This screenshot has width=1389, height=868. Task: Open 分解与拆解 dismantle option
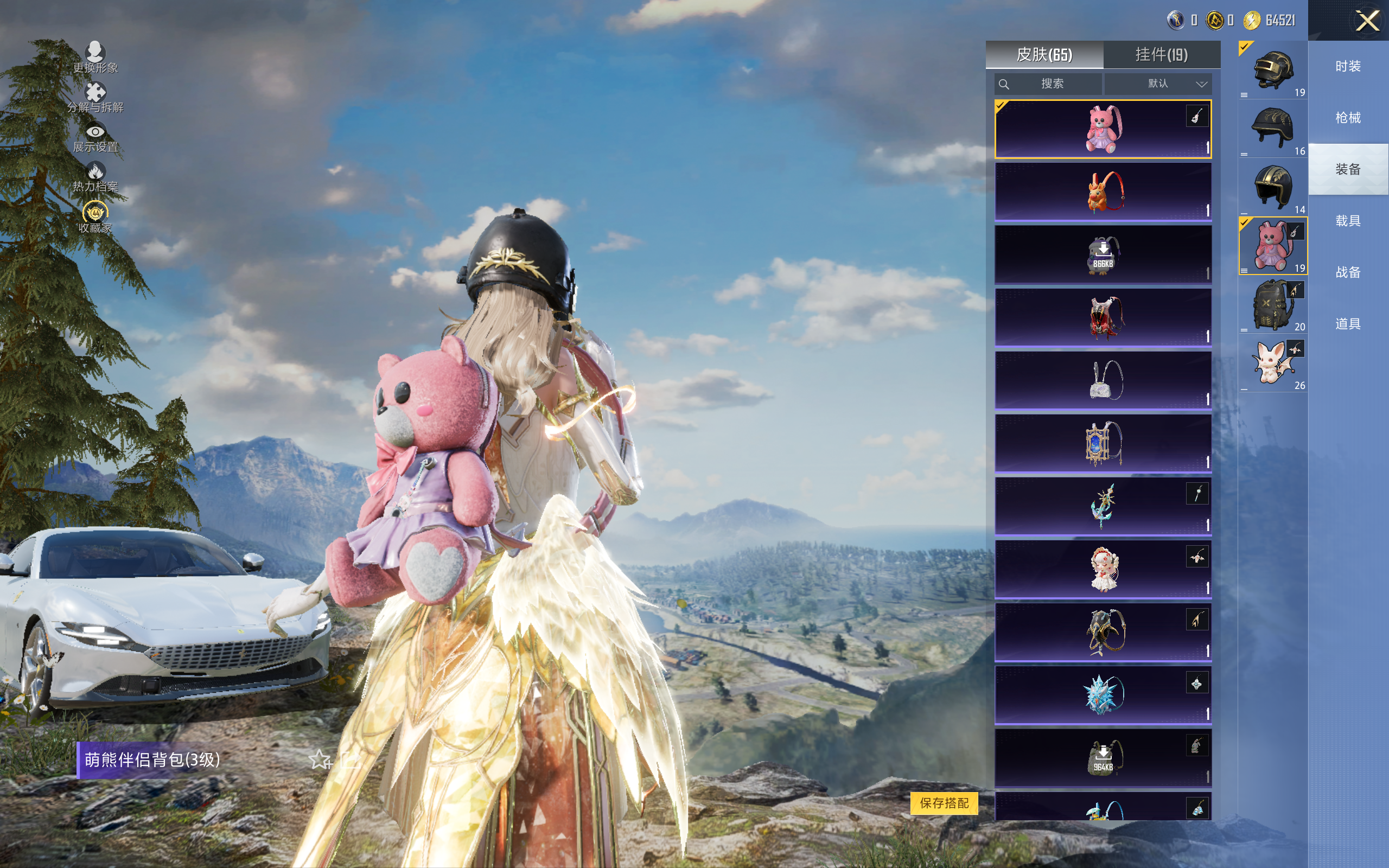[x=95, y=98]
